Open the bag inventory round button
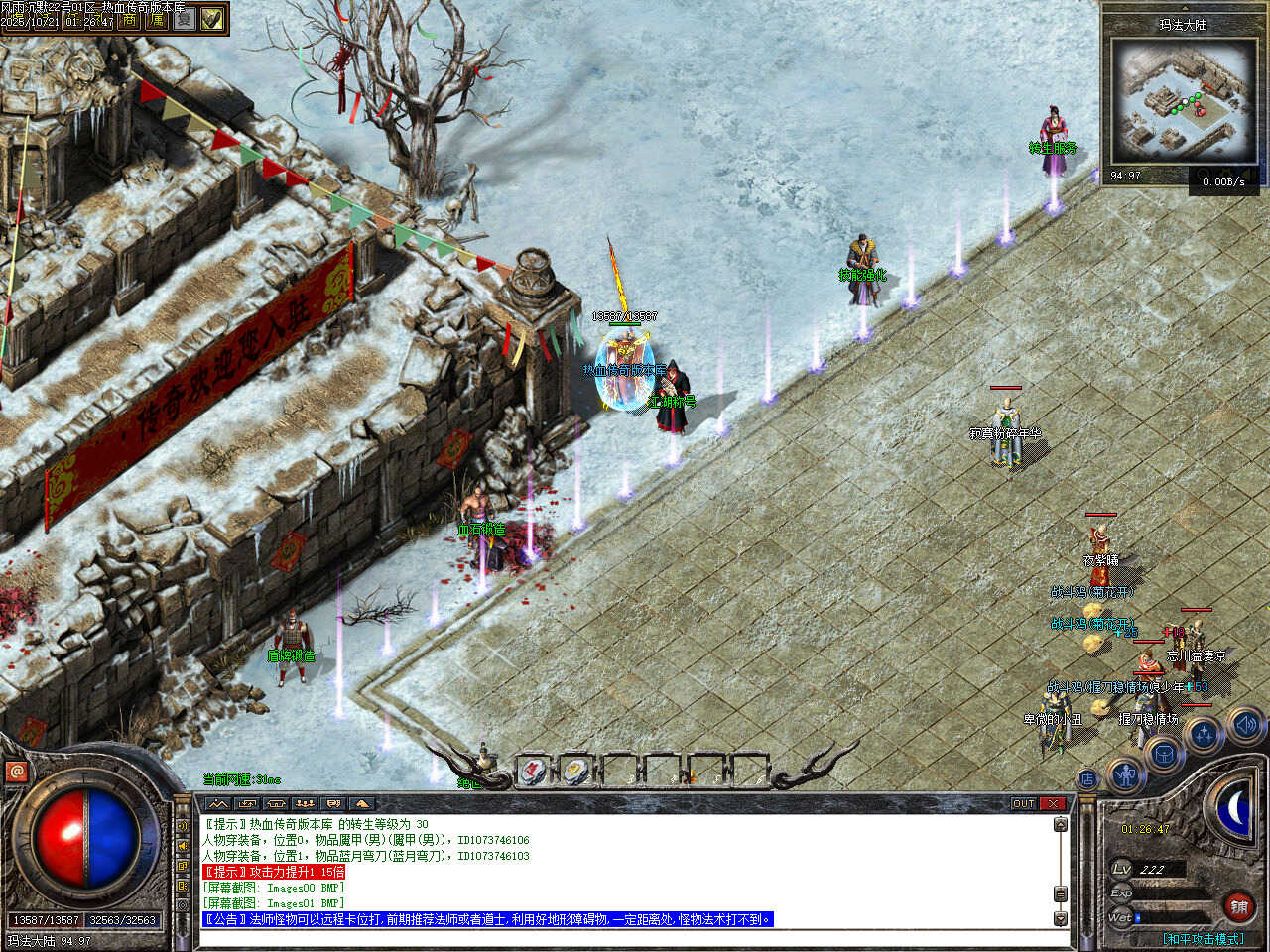This screenshot has height=952, width=1270. point(1164,756)
